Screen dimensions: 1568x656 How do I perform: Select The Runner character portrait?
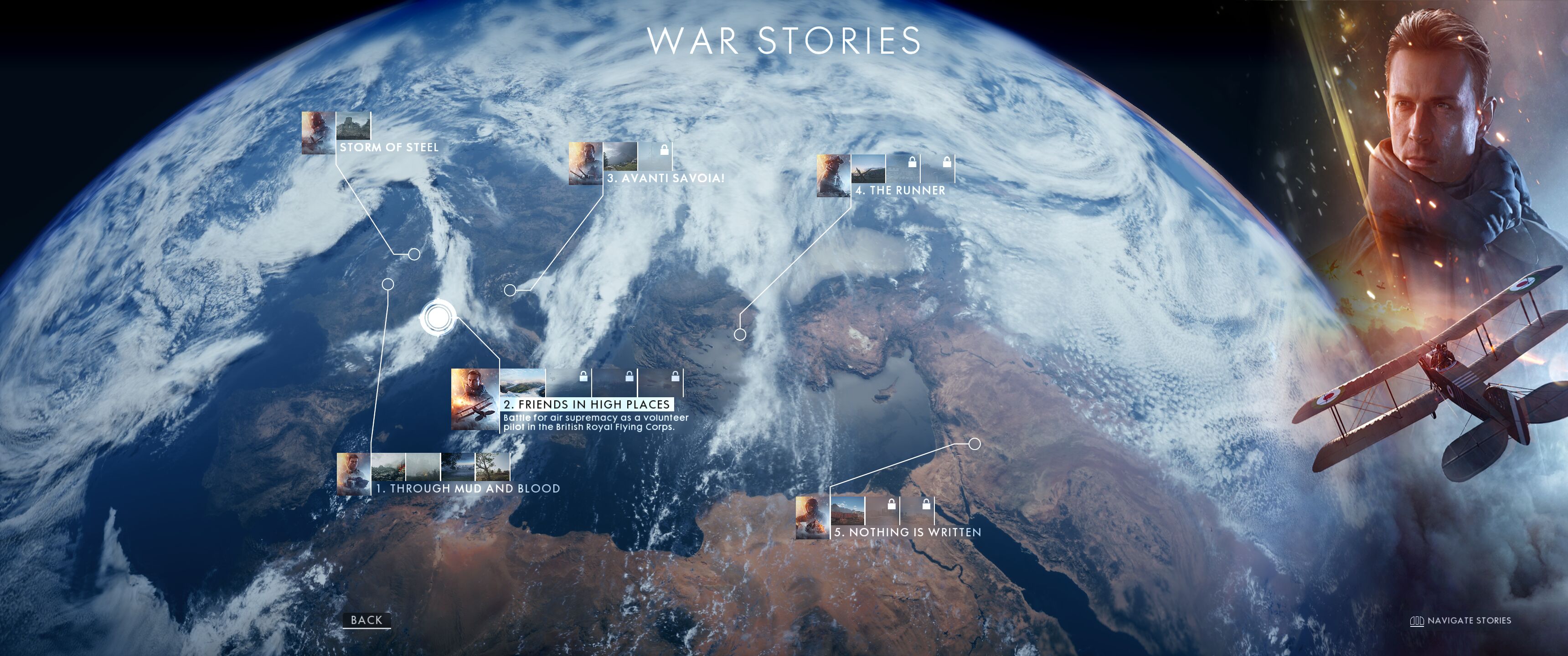(x=833, y=175)
